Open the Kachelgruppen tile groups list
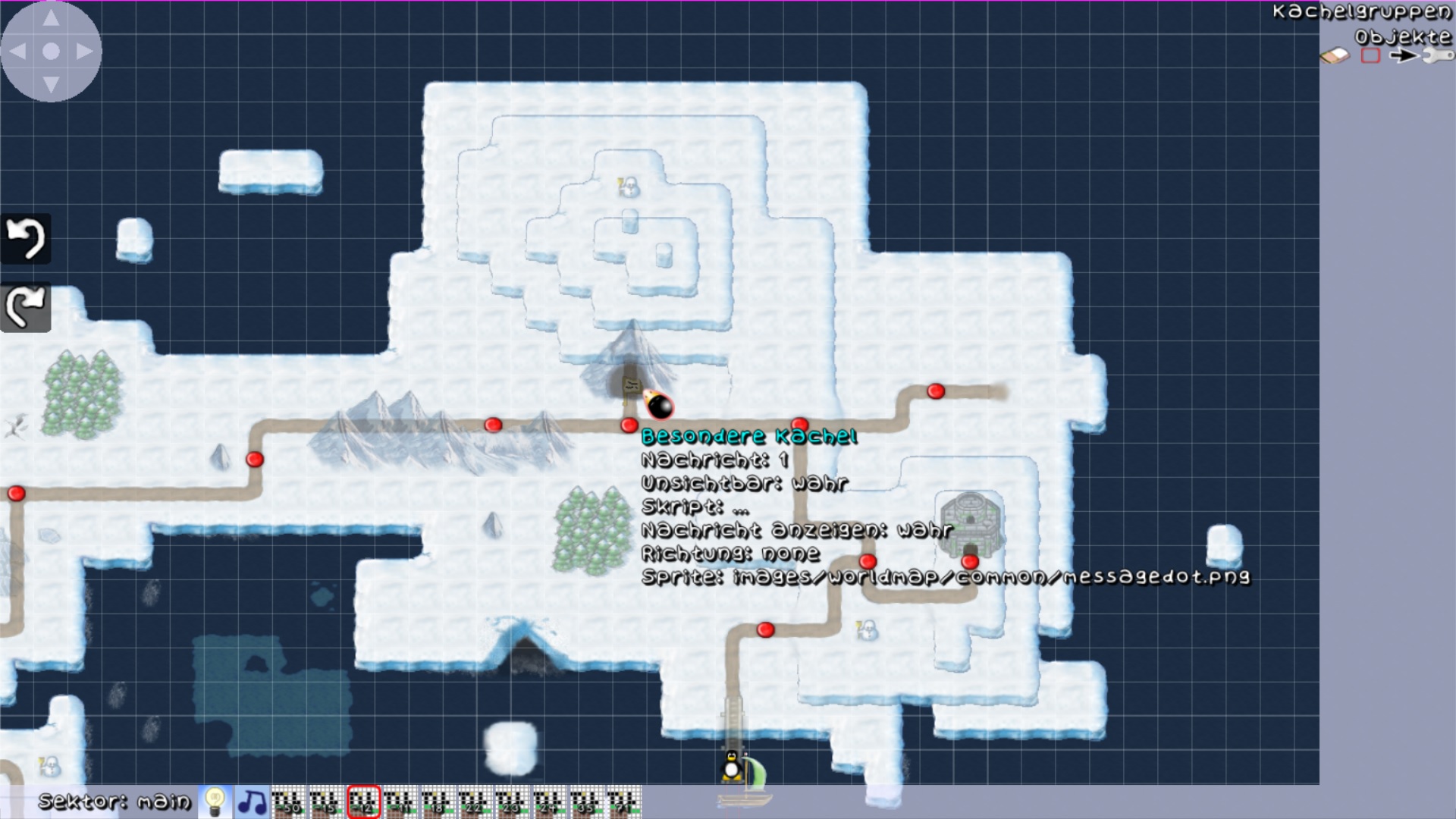 coord(1361,12)
